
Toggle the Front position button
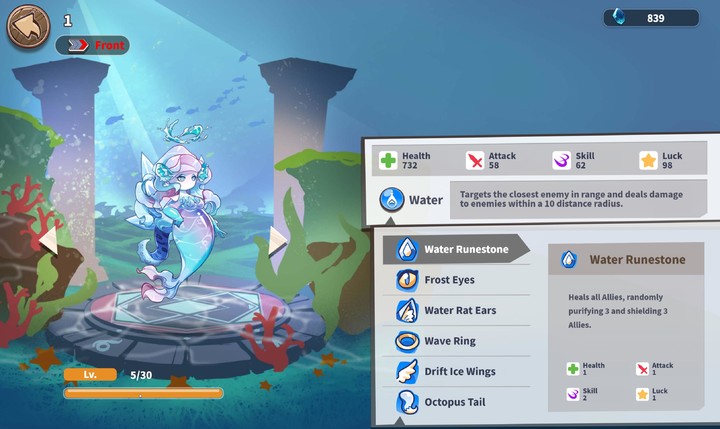pos(93,45)
